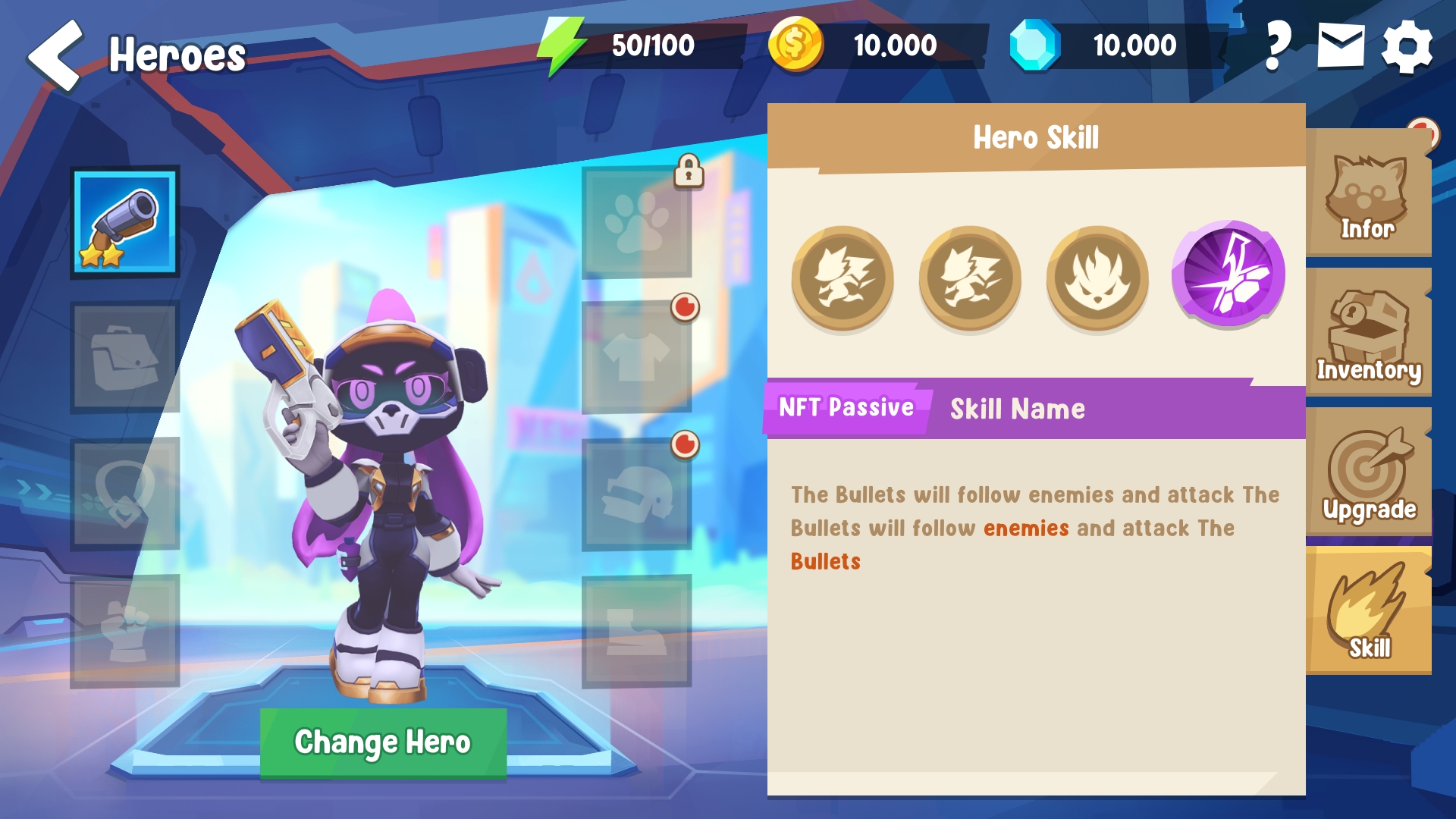Open the helmet equipment slot
The height and width of the screenshot is (819, 1456).
[x=637, y=494]
